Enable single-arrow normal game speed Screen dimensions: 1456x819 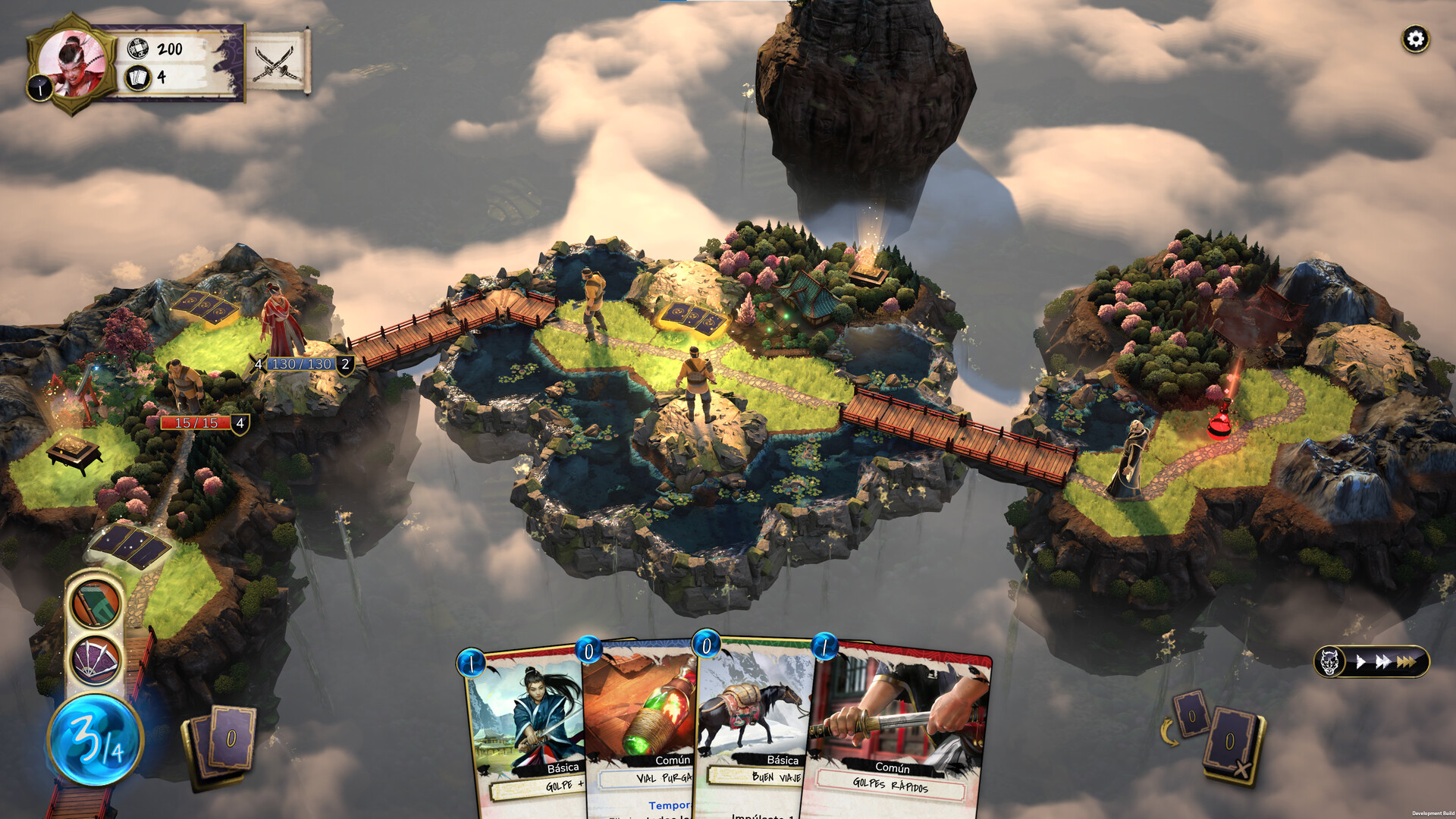pyautogui.click(x=1360, y=661)
